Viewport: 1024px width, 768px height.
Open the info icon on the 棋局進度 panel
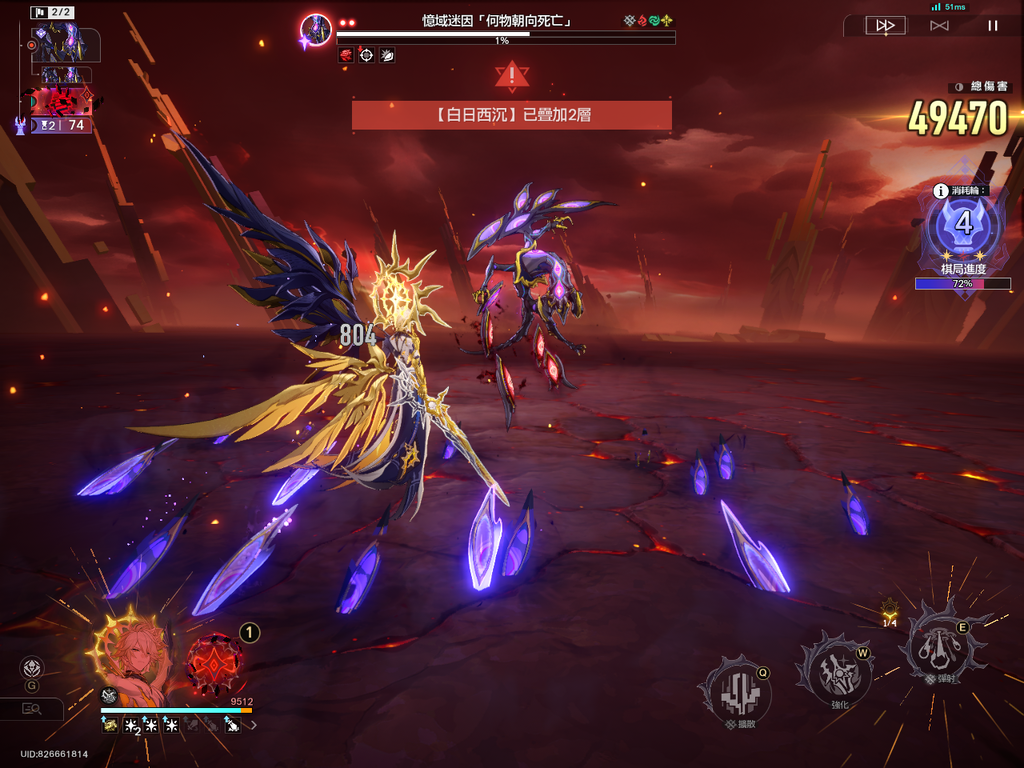(940, 190)
